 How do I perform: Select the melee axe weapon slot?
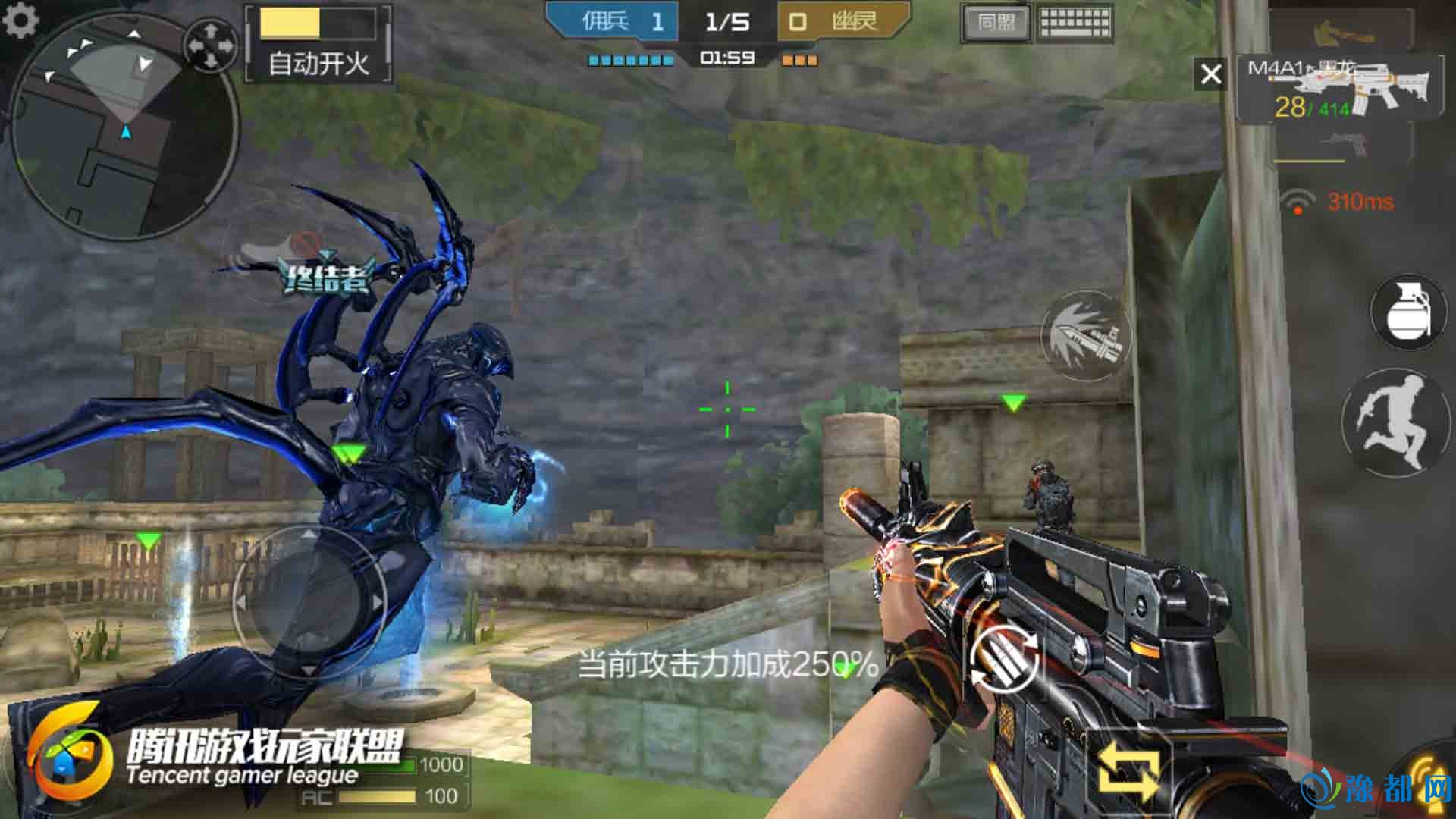click(1341, 30)
